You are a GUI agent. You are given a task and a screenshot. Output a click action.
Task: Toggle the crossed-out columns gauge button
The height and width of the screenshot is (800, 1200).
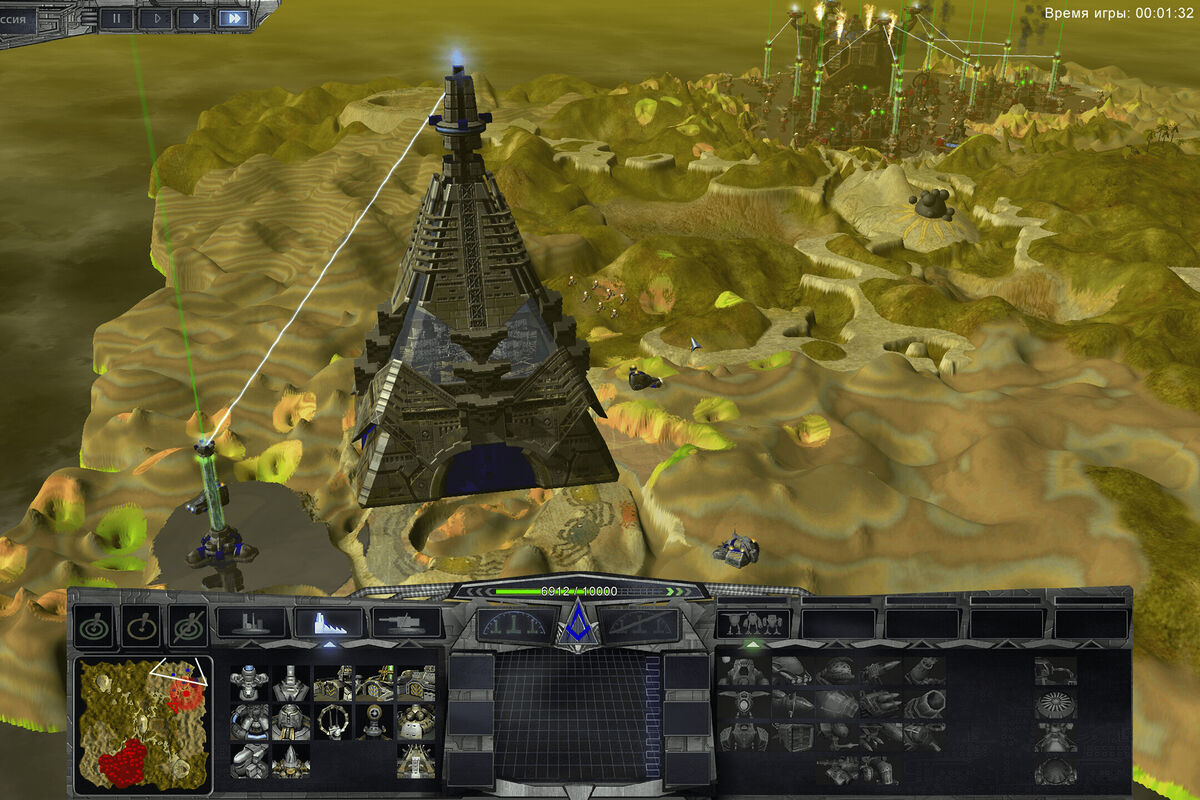(x=640, y=625)
